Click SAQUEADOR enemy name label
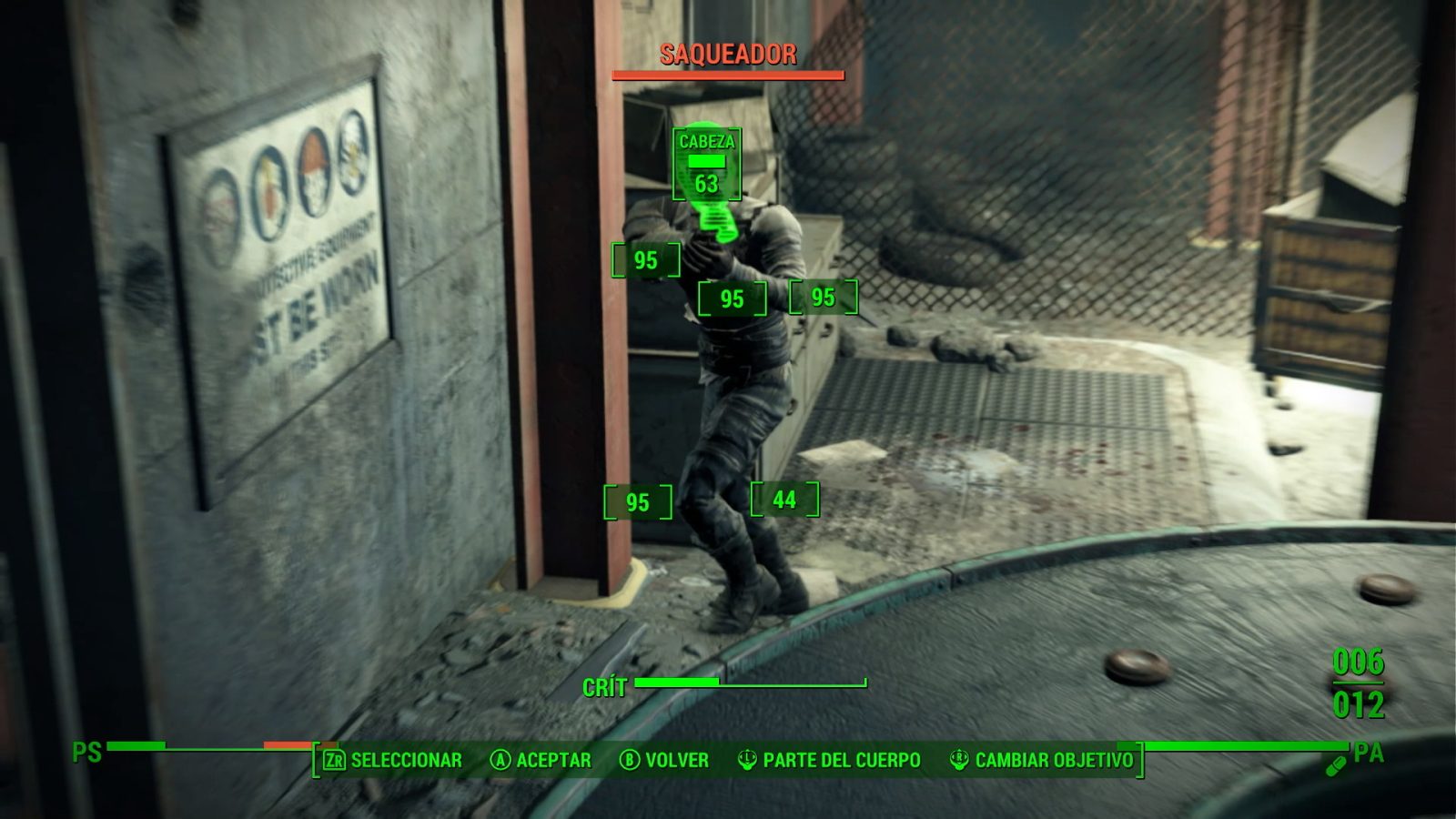The height and width of the screenshot is (819, 1456). tap(729, 54)
